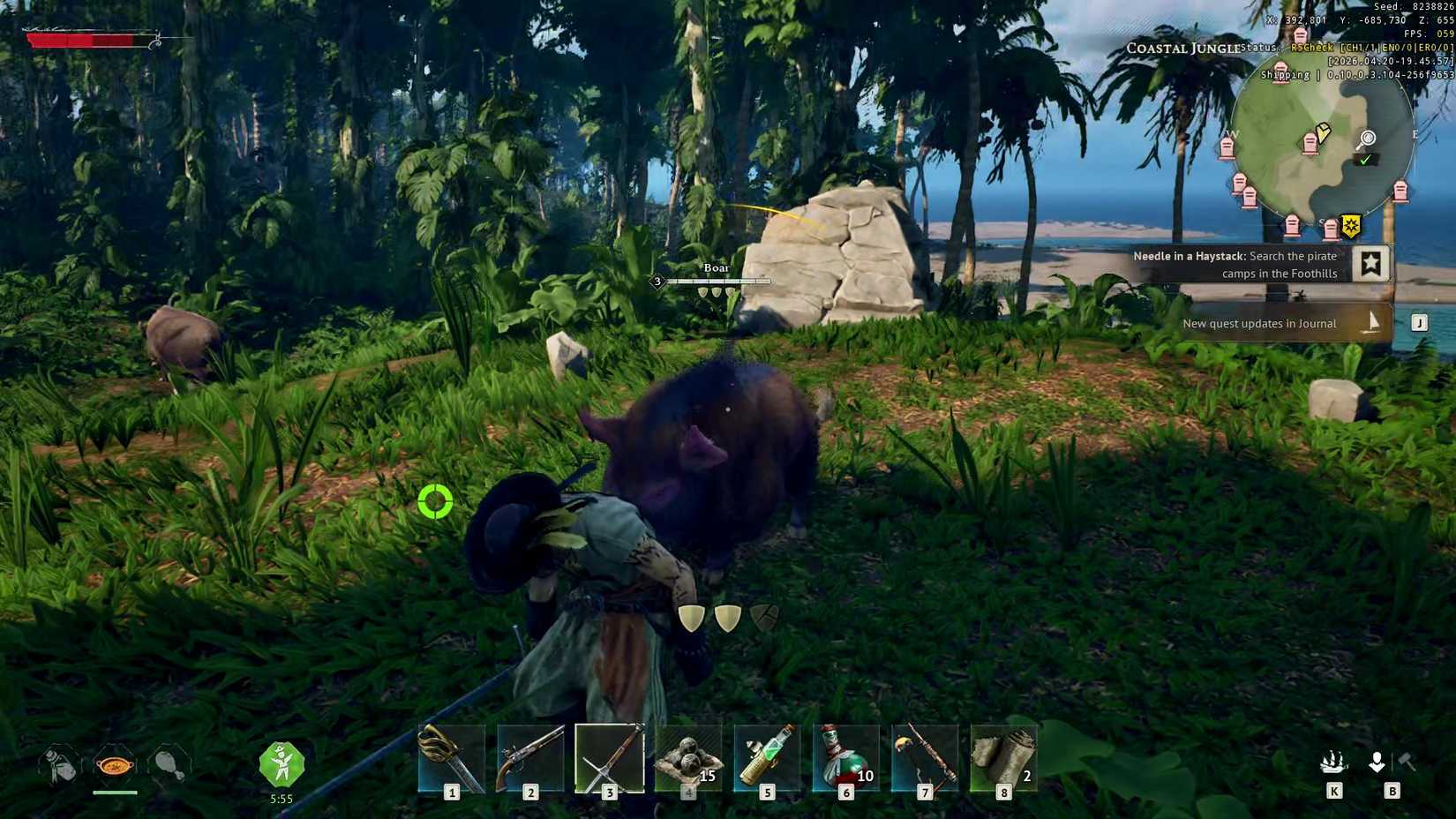Click the green wellness buff timer icon
The height and width of the screenshot is (819, 1456).
(281, 766)
